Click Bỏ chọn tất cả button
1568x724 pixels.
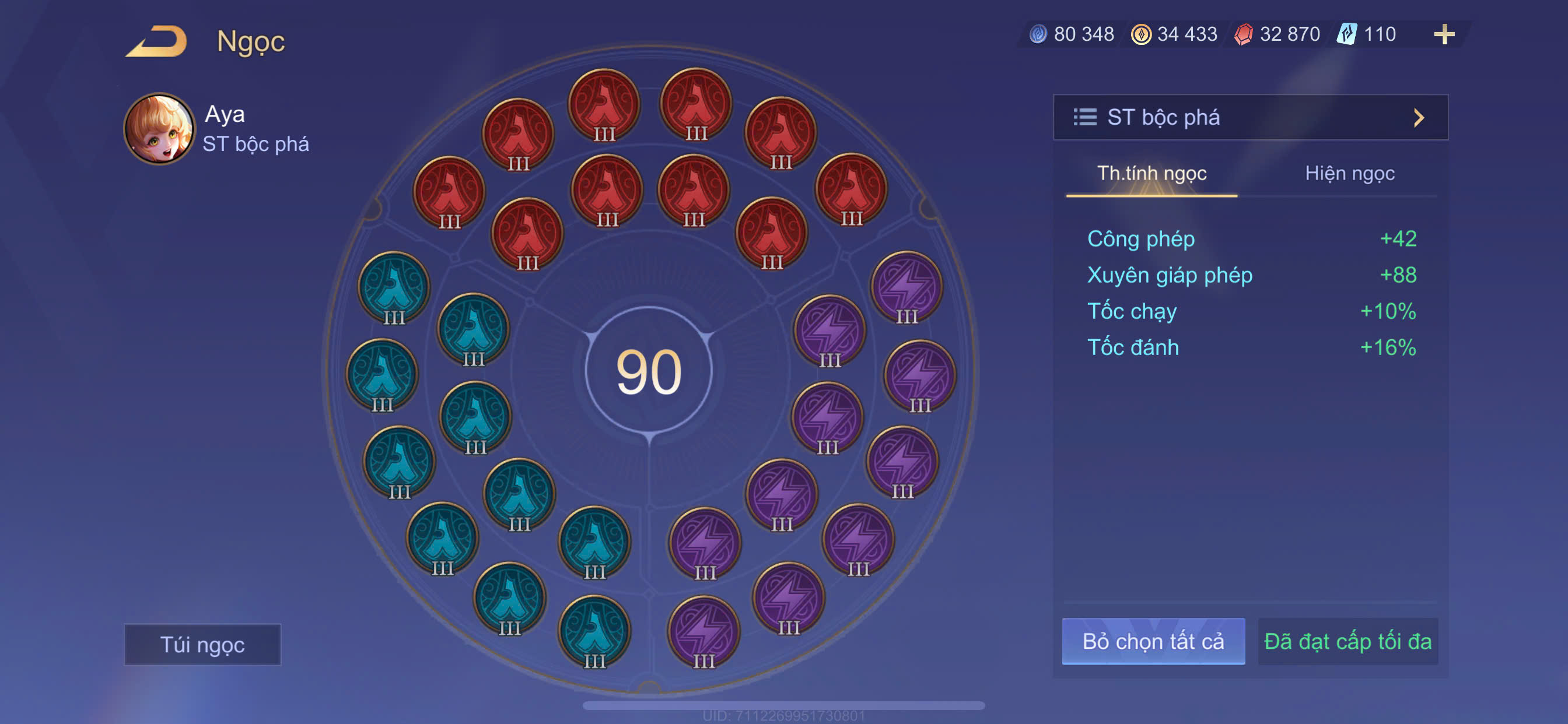(x=1153, y=641)
